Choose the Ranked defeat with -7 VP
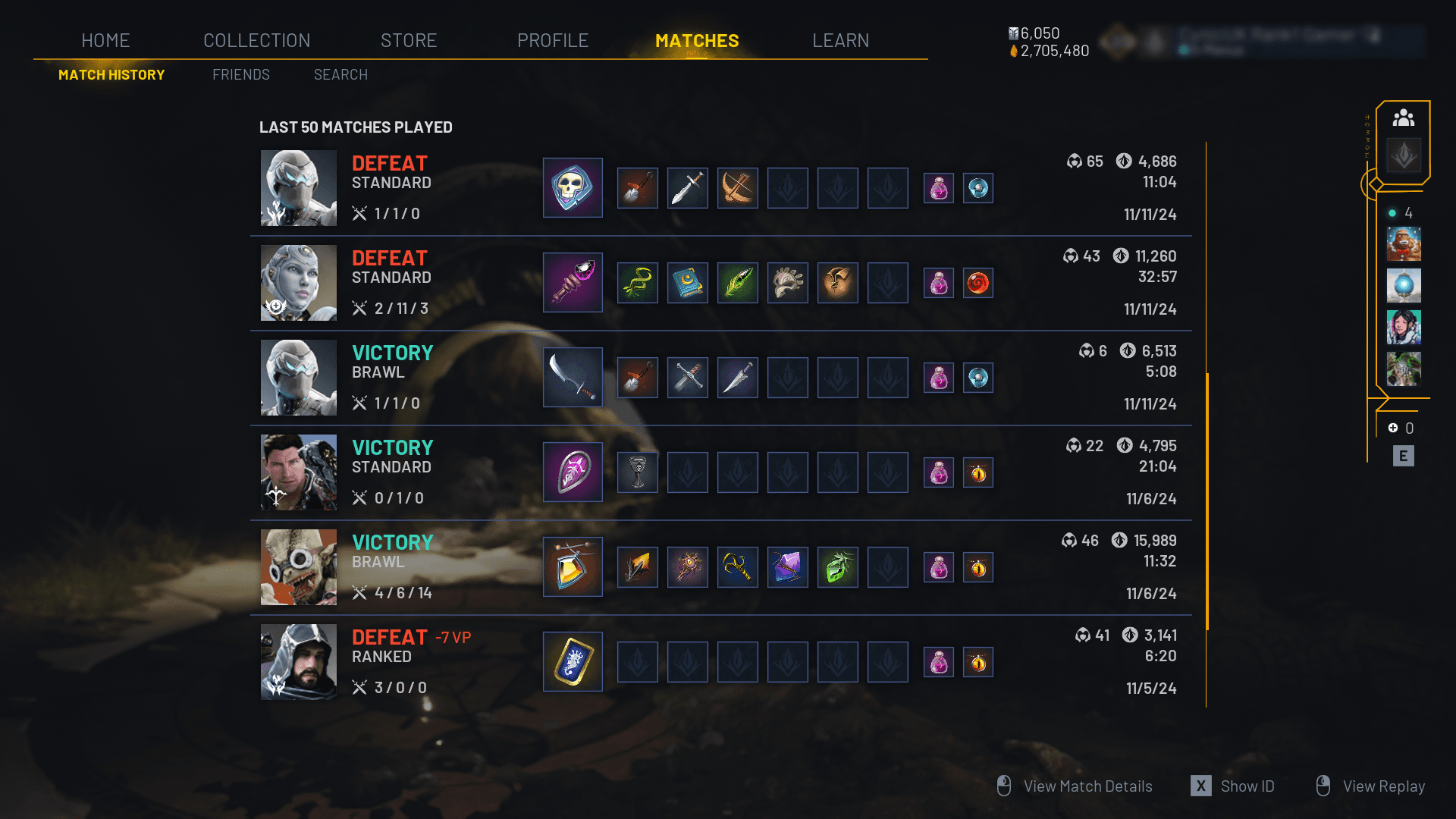 point(720,662)
